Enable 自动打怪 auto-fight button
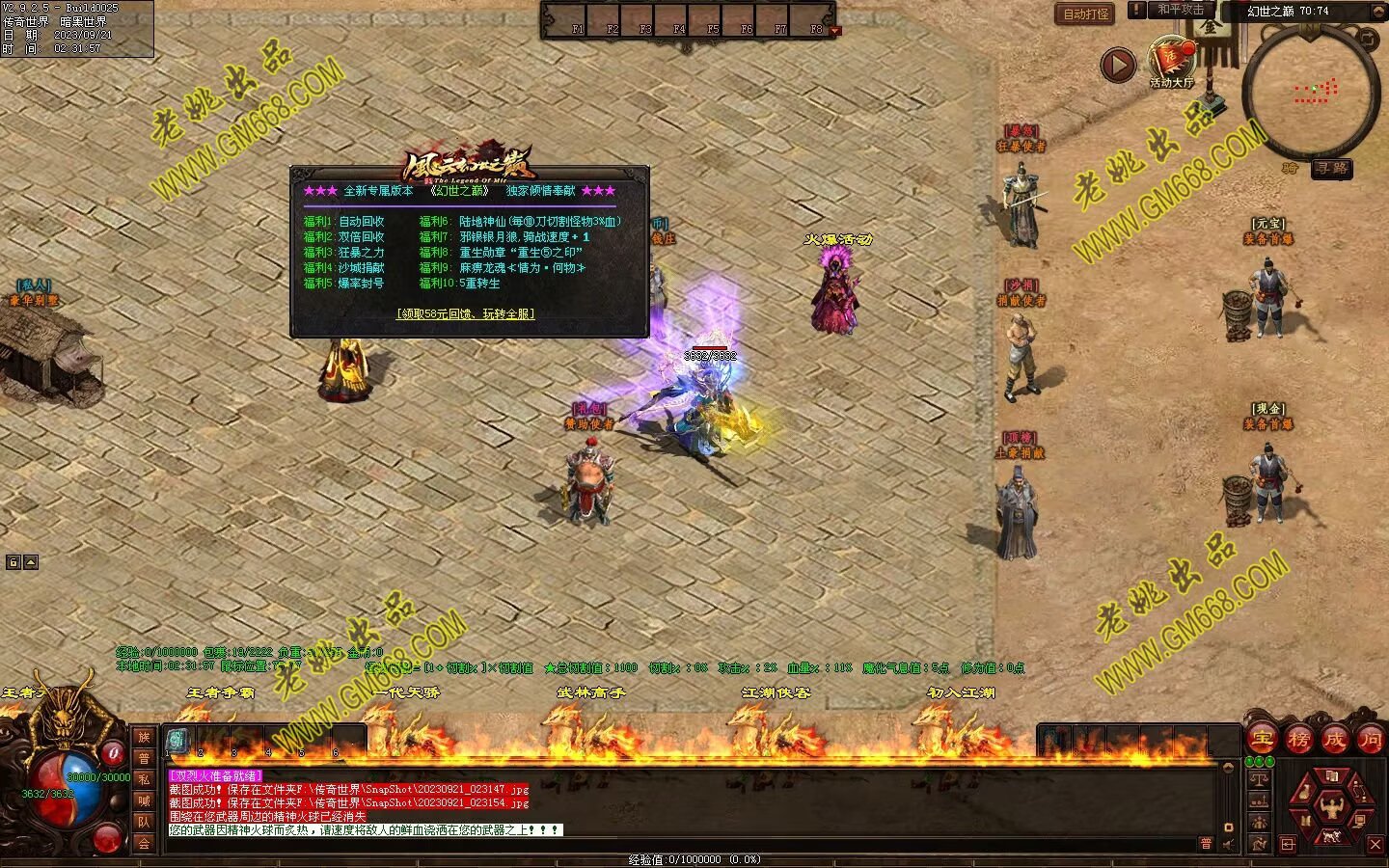Image resolution: width=1389 pixels, height=868 pixels. pyautogui.click(x=1085, y=14)
